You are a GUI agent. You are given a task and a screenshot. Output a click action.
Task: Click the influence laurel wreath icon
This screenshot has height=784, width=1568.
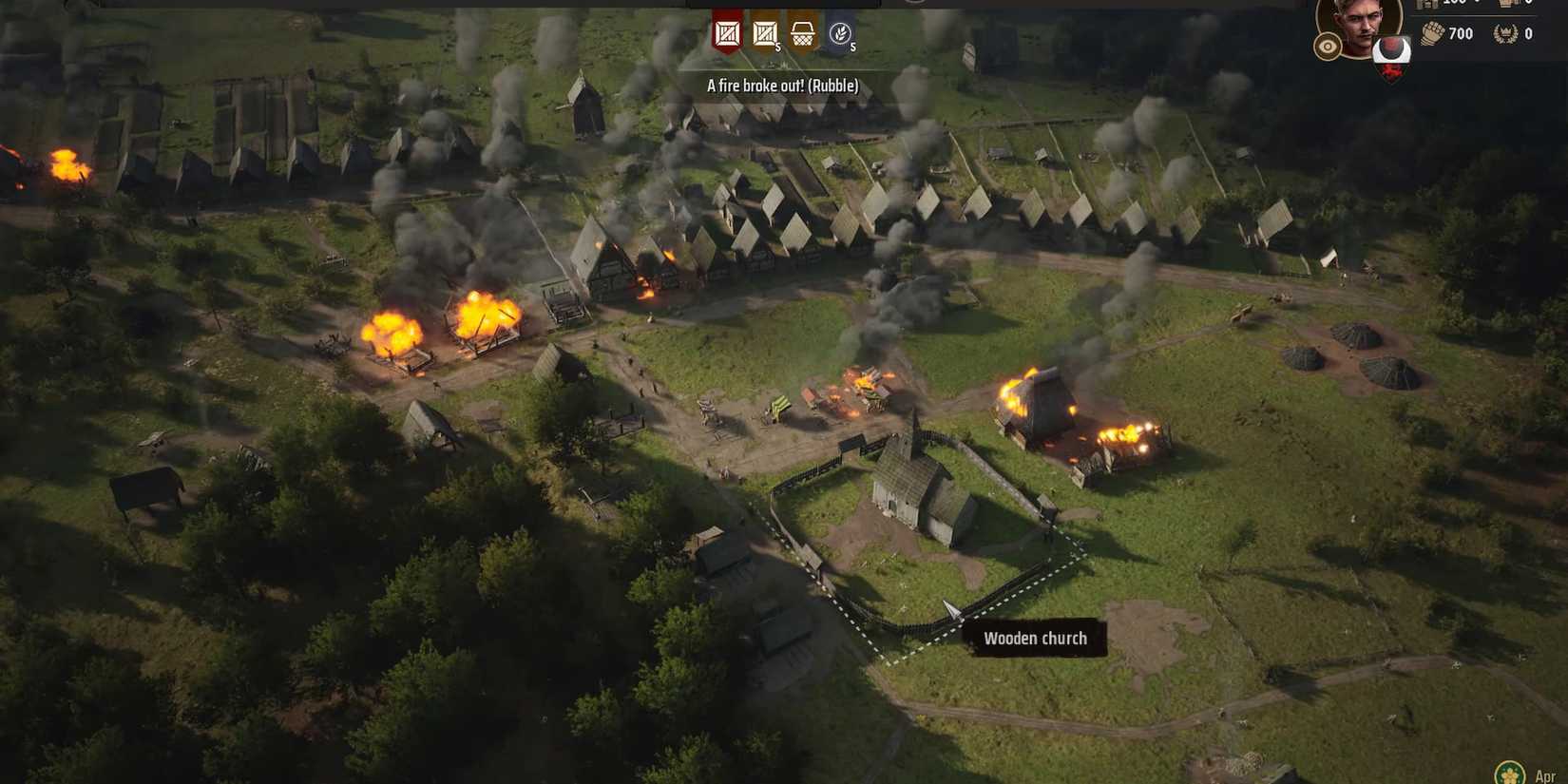tap(1504, 32)
